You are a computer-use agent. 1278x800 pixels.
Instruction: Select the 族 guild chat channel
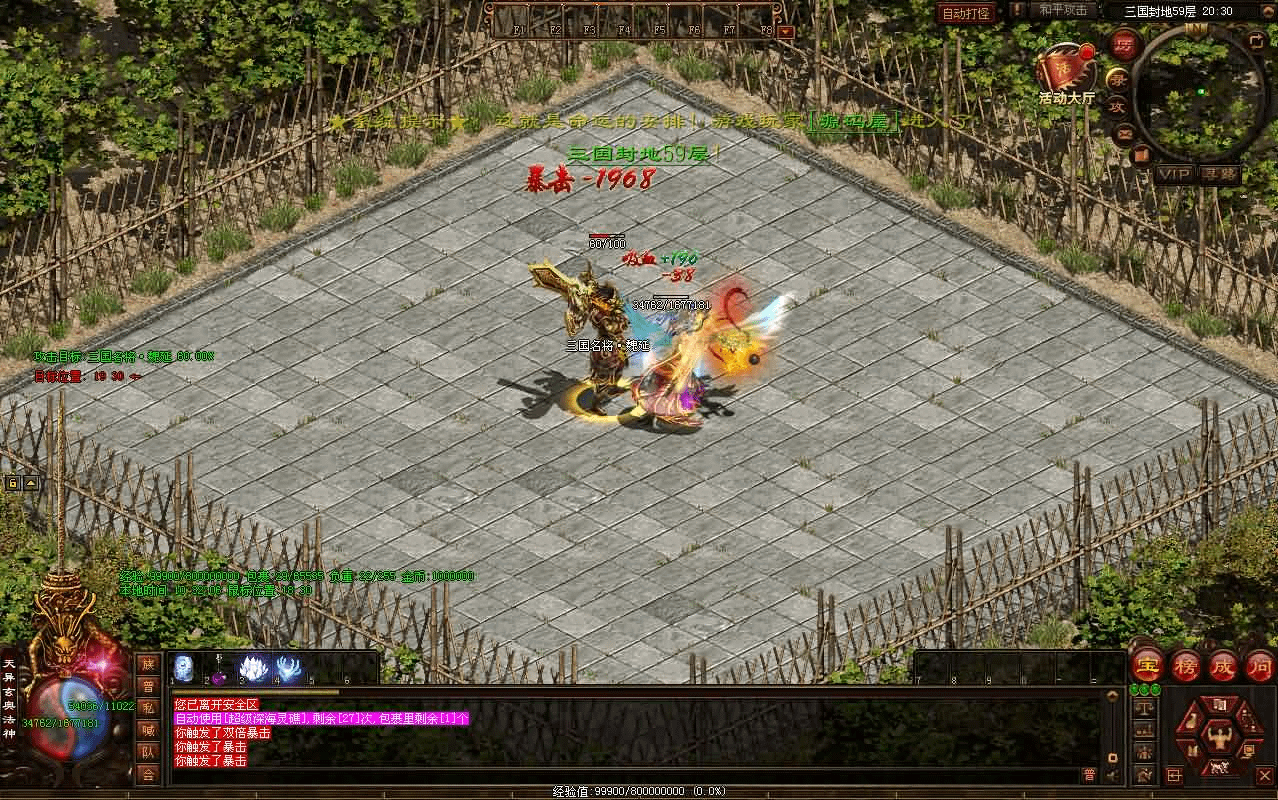click(148, 664)
